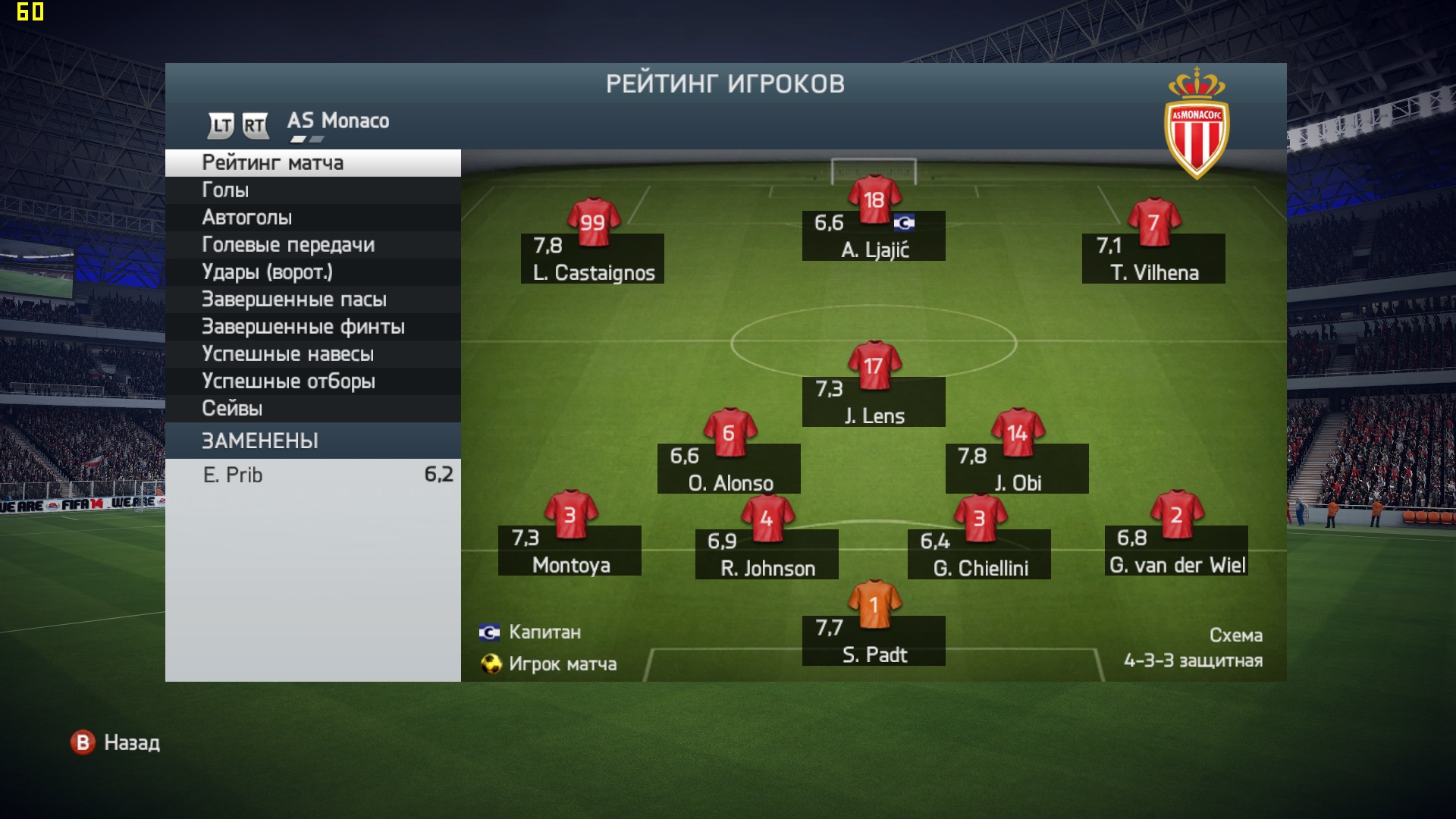Show the Голевые передачи stat
This screenshot has width=1456, height=819.
click(312, 245)
